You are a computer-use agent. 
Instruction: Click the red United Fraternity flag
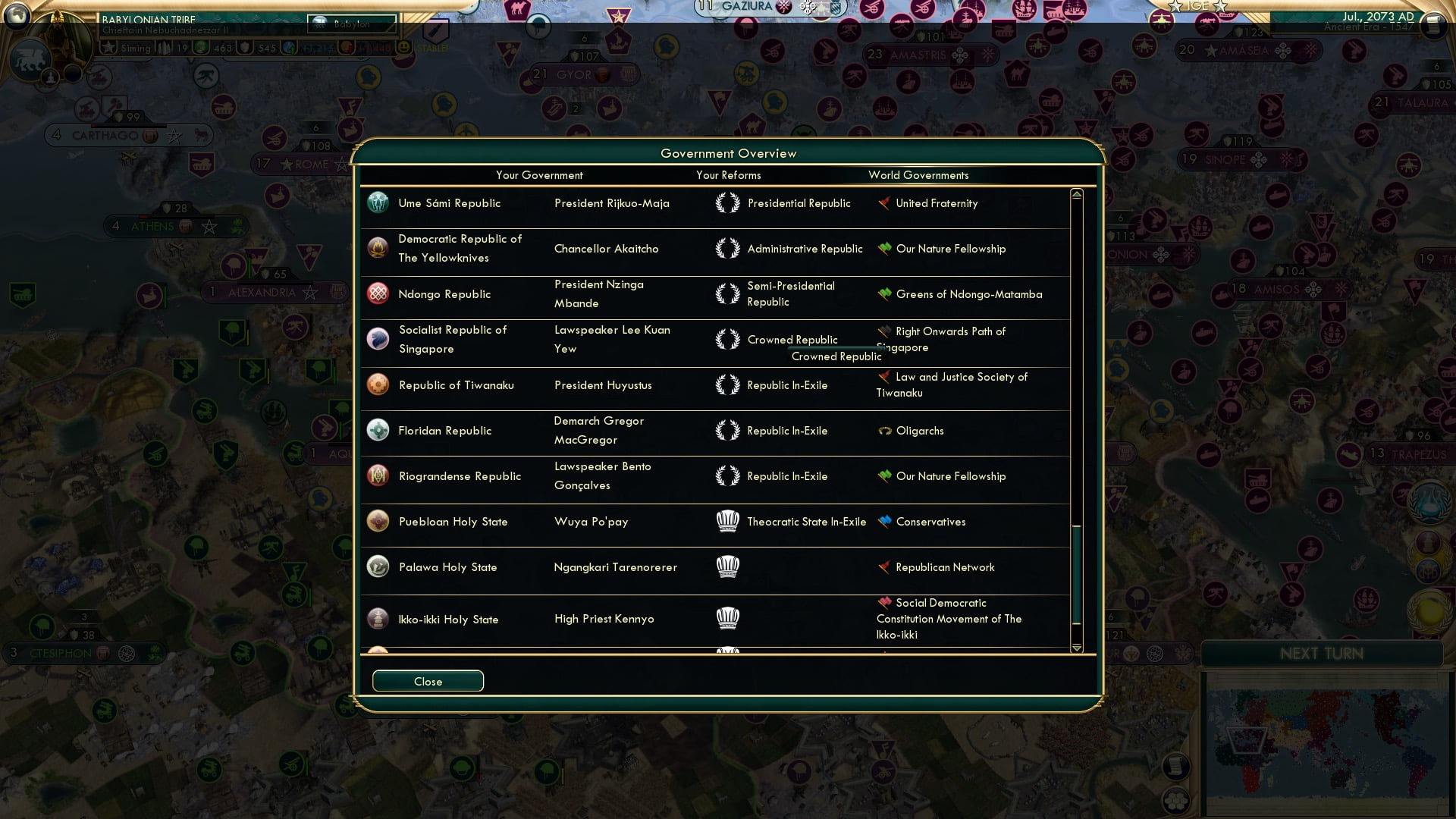[883, 202]
